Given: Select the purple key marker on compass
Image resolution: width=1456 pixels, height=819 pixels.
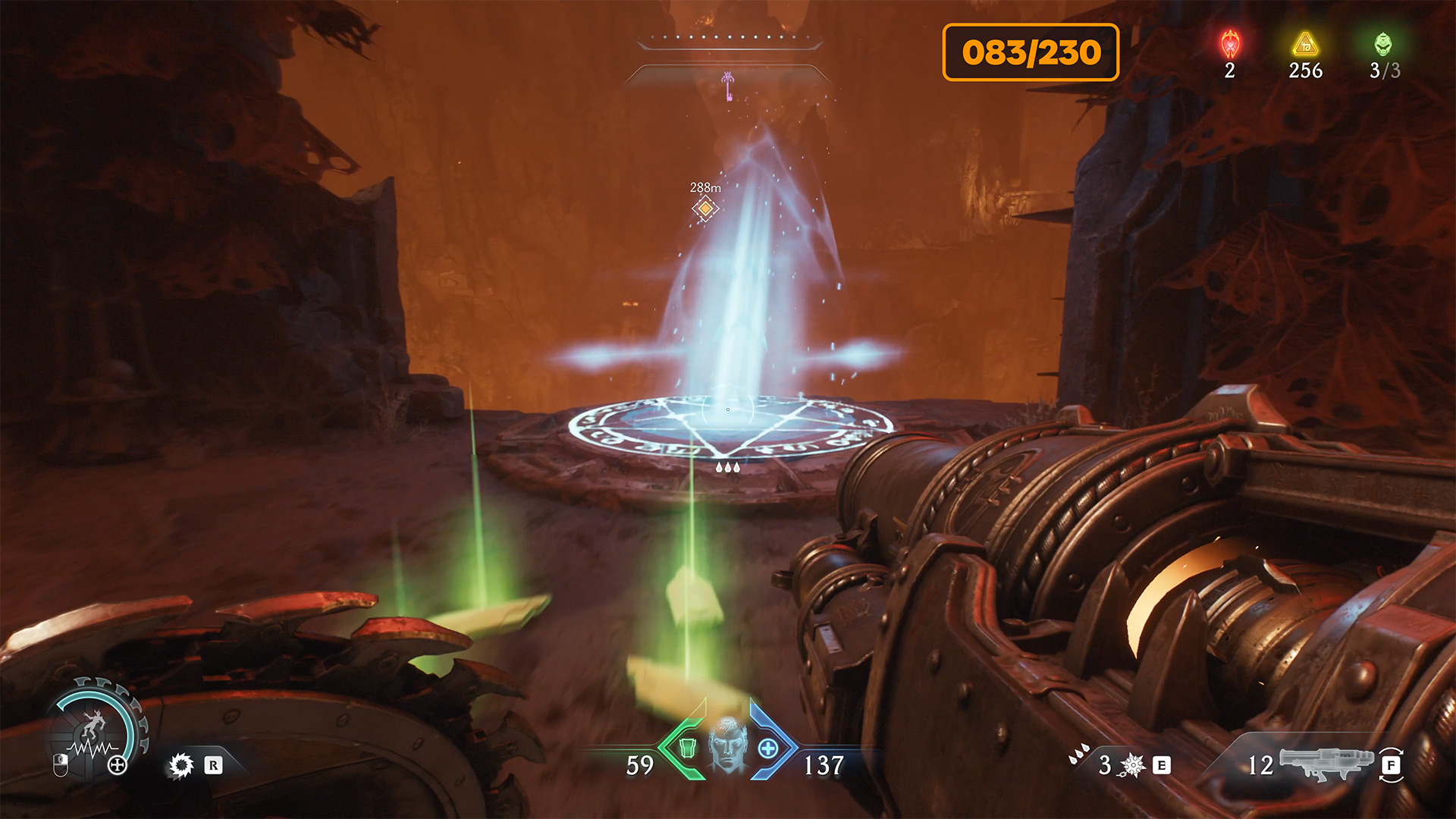Looking at the screenshot, I should coord(728,86).
